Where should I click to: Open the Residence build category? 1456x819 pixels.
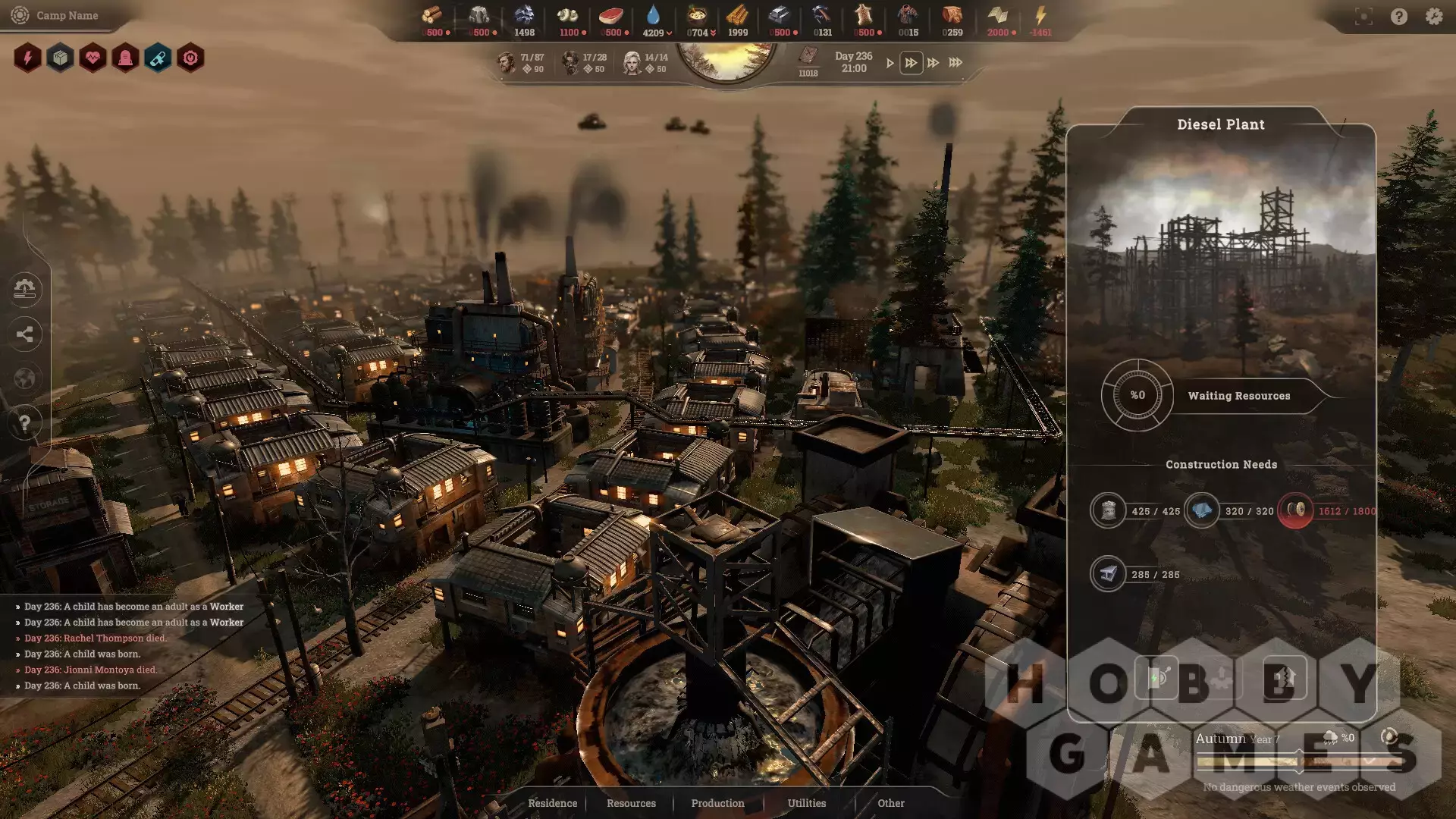[x=552, y=803]
